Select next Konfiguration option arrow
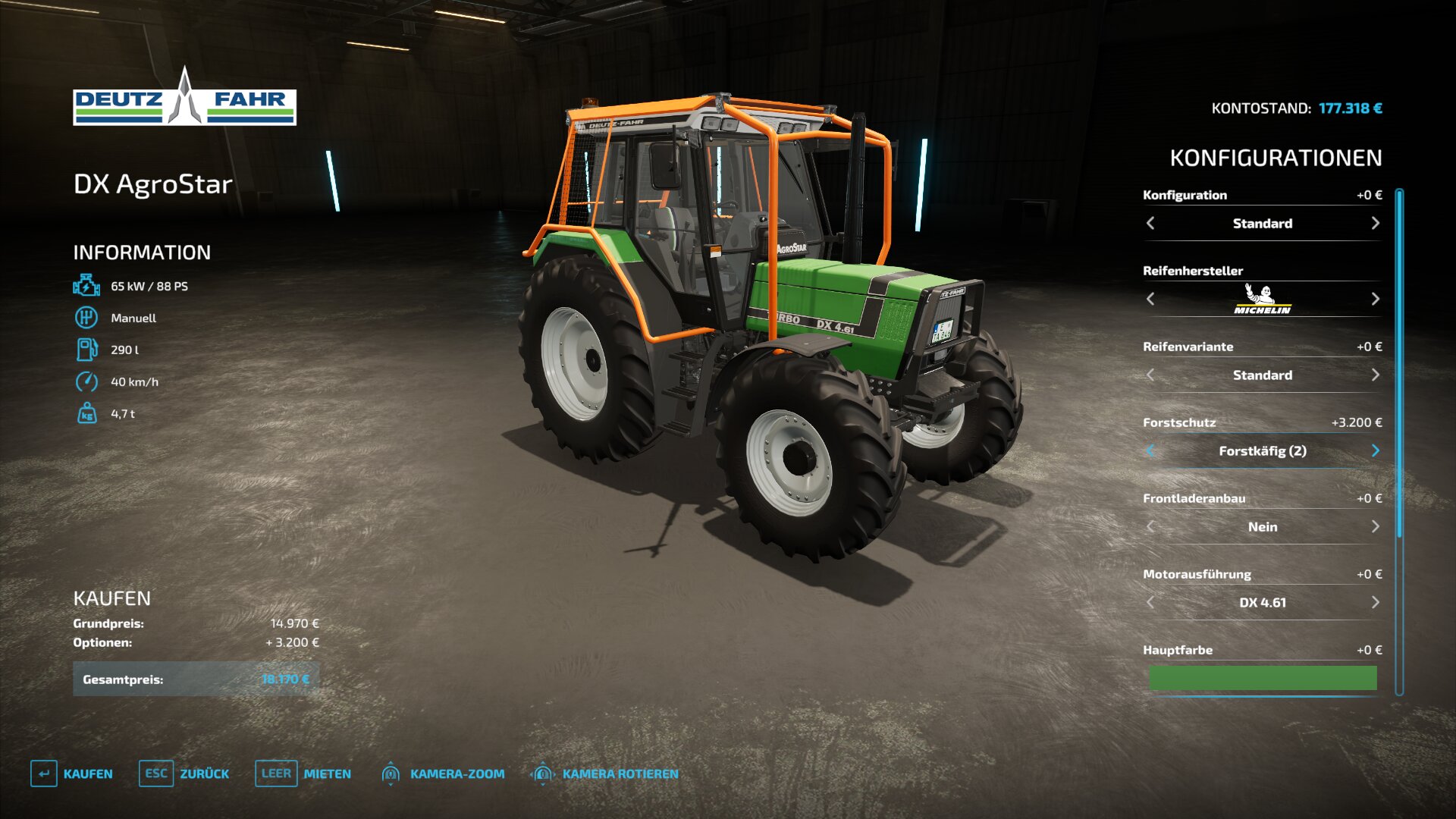Image resolution: width=1456 pixels, height=819 pixels. pos(1375,223)
